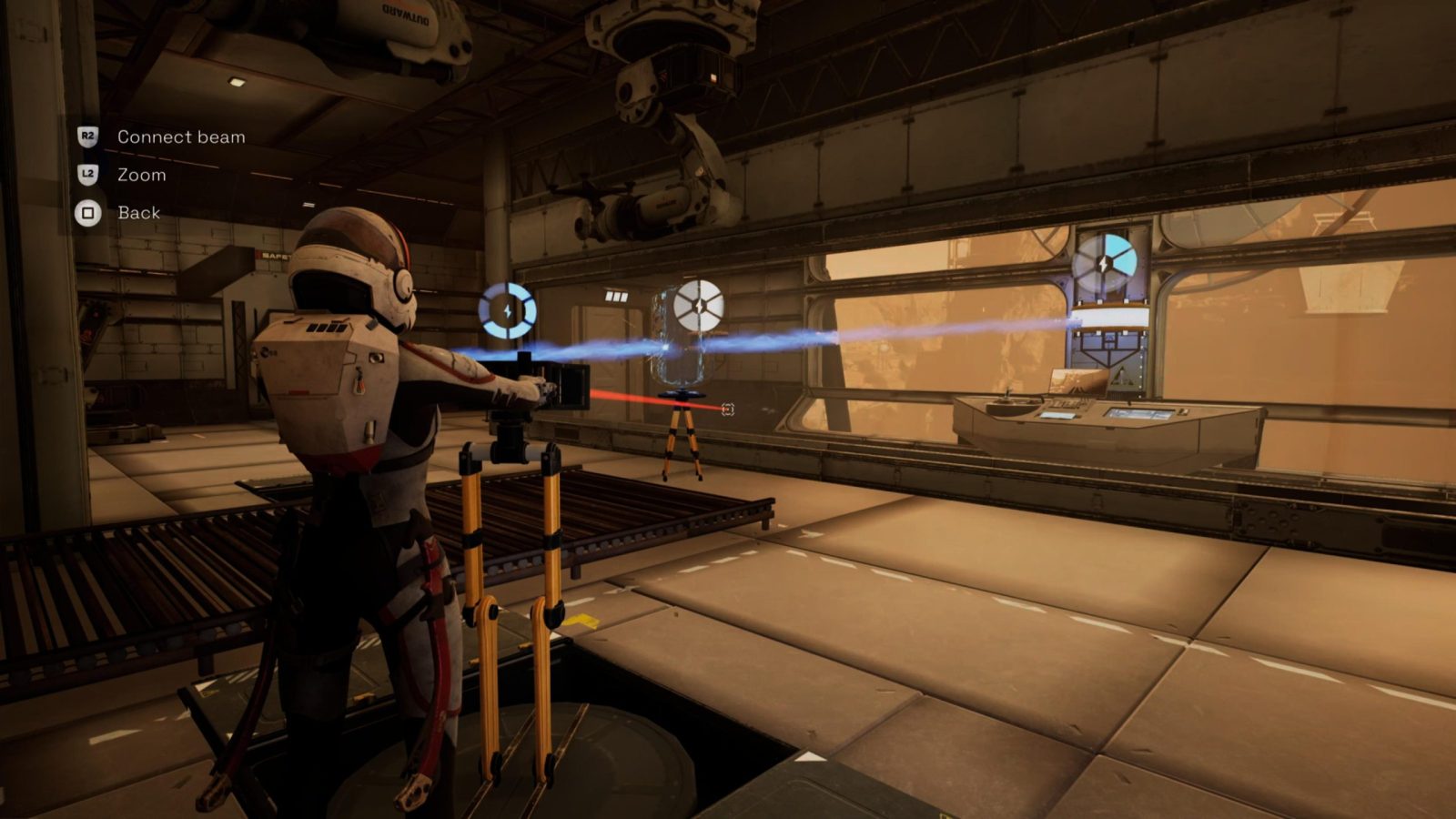Viewport: 1456px width, 819px height.
Task: Target the white lightning marker above the tripod
Action: tap(699, 306)
